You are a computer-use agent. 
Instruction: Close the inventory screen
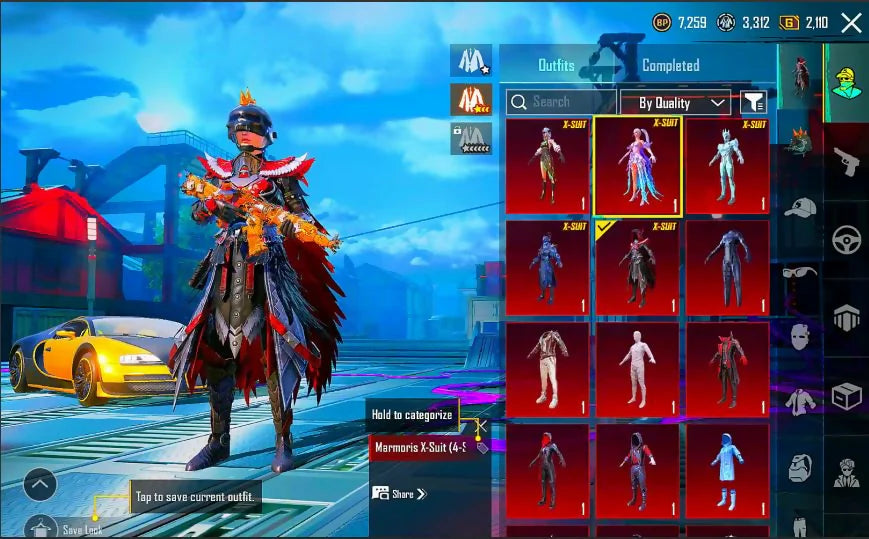point(851,23)
